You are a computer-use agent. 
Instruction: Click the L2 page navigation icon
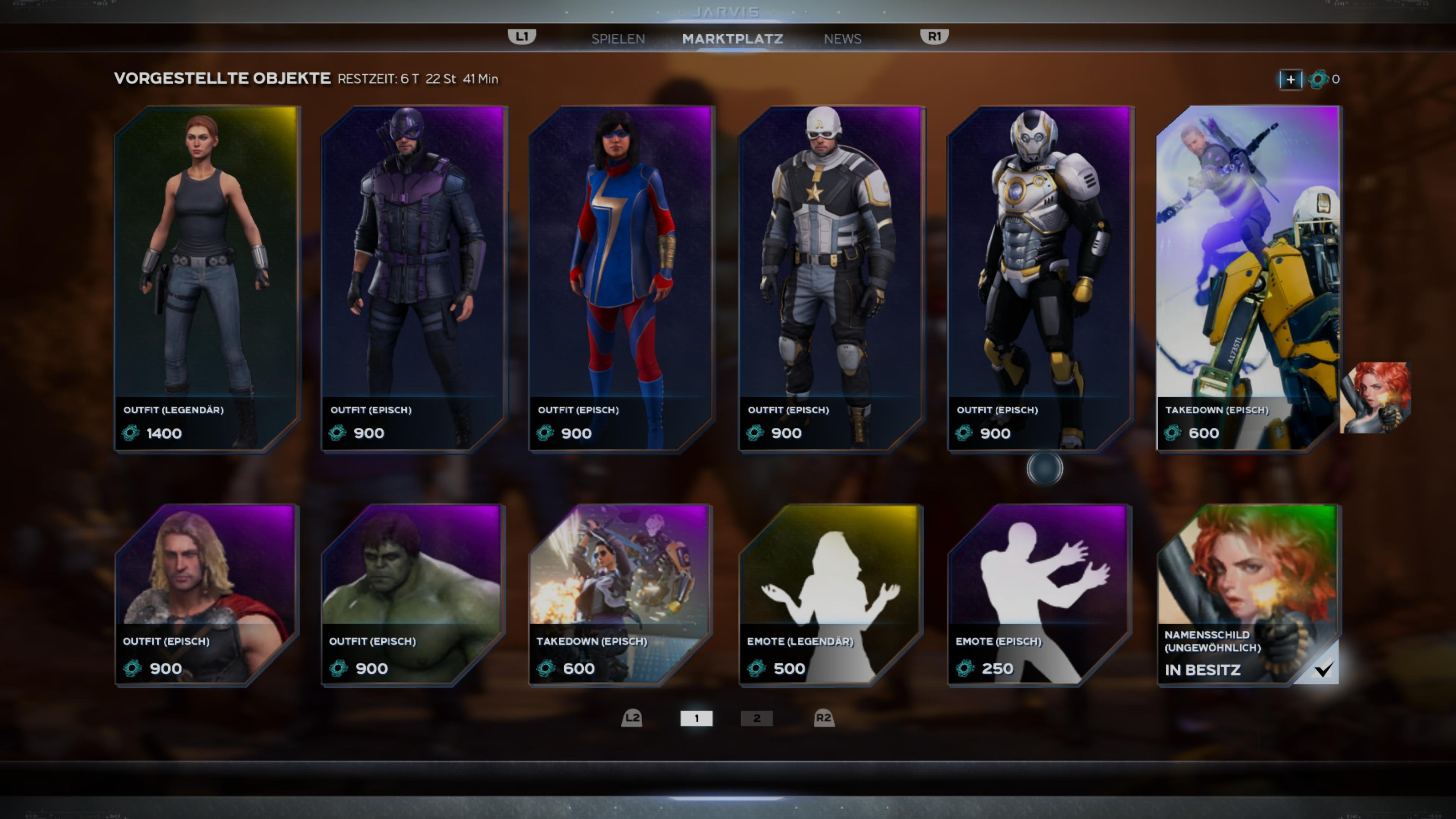click(x=631, y=719)
